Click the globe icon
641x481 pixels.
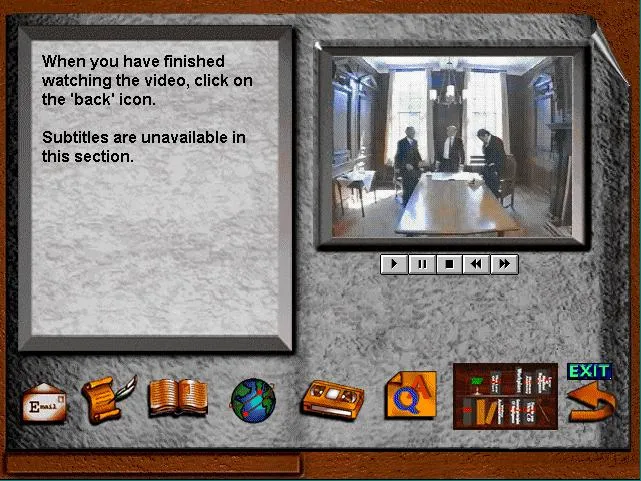tap(252, 401)
